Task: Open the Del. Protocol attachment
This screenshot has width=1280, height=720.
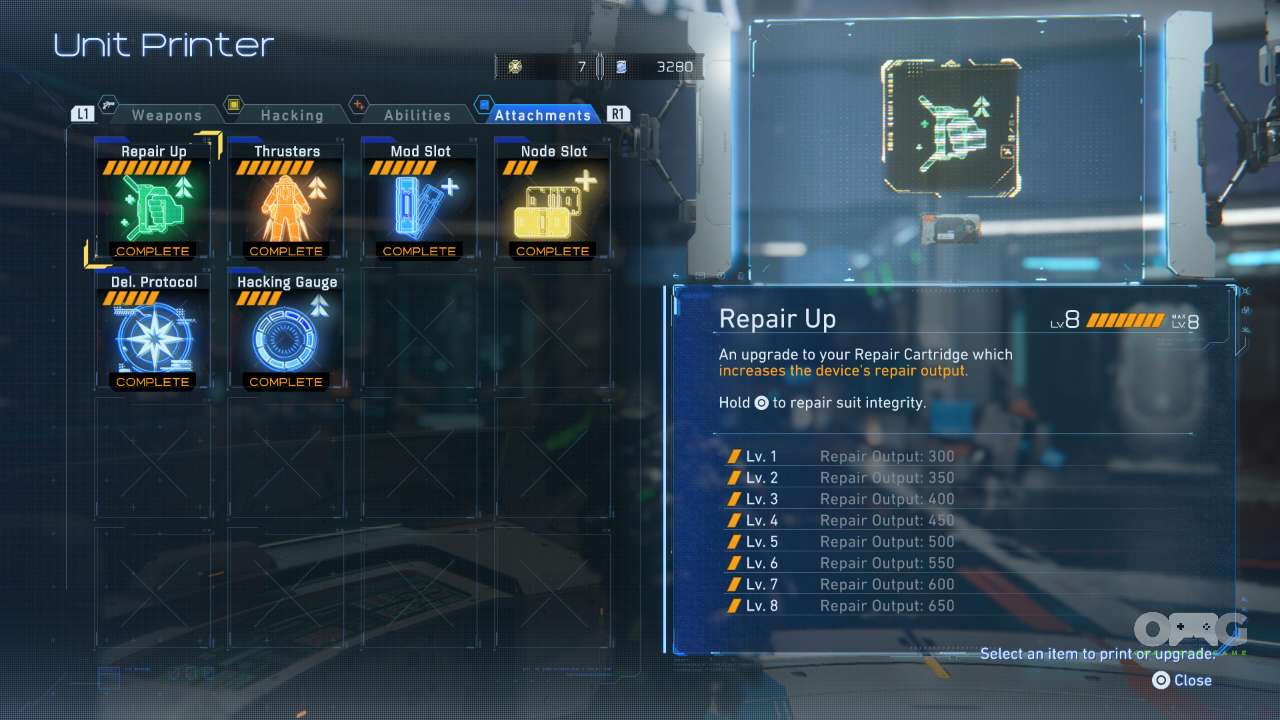Action: tap(153, 331)
